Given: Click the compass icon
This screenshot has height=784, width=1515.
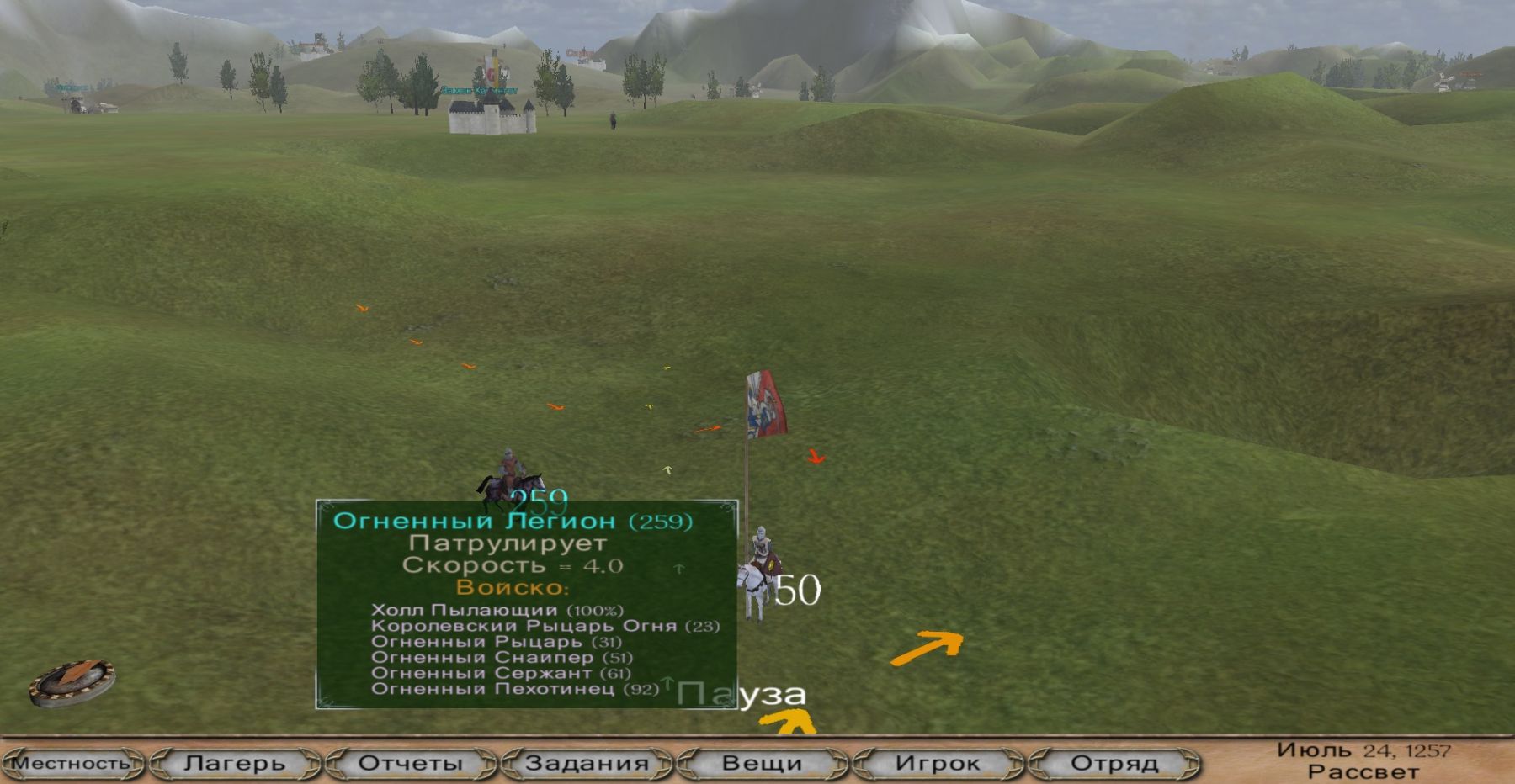Looking at the screenshot, I should coord(72,682).
